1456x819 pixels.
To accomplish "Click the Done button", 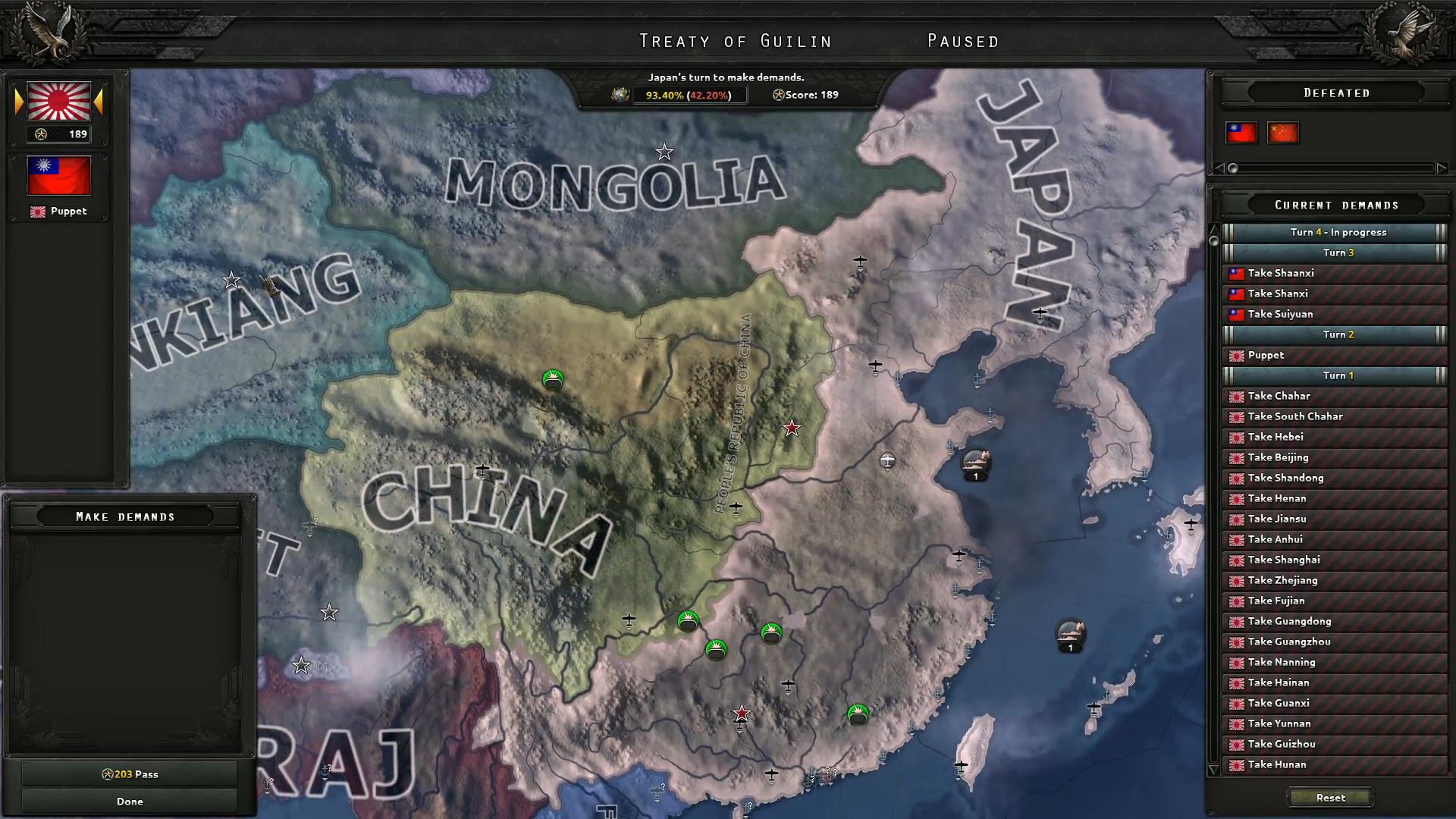I will 130,800.
